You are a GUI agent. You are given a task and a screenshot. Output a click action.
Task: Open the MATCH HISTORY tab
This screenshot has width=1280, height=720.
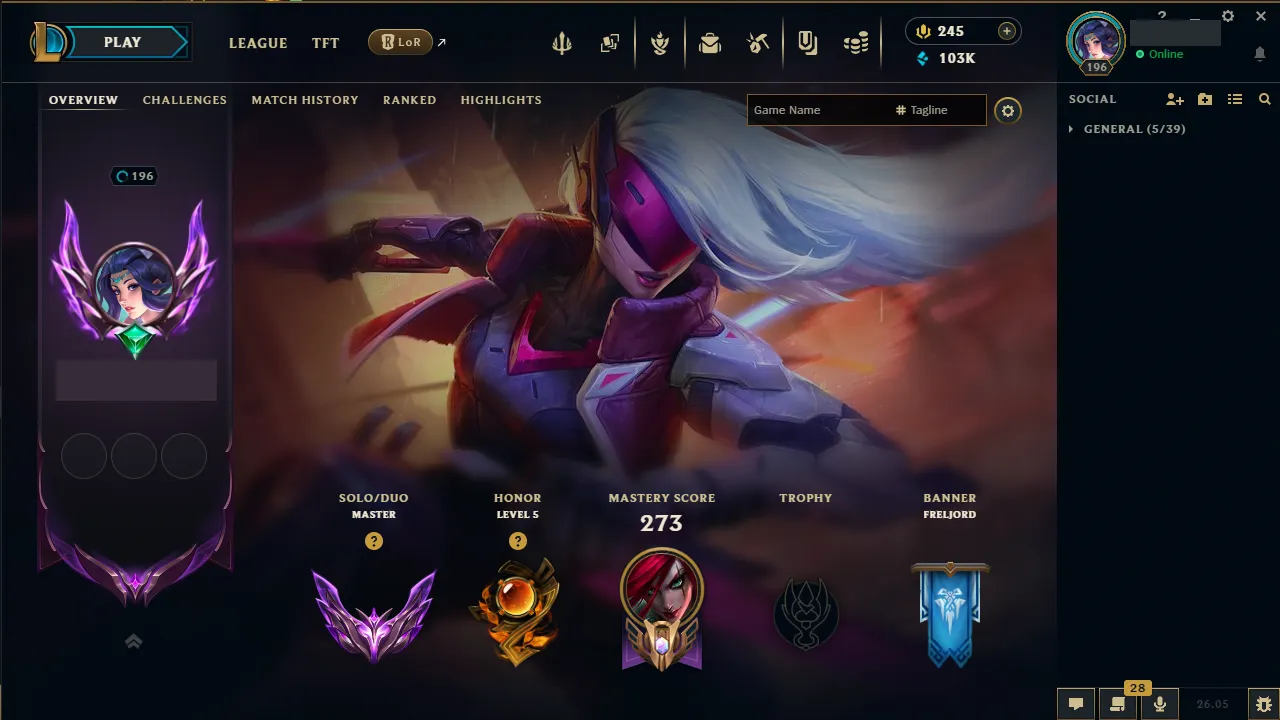point(305,100)
